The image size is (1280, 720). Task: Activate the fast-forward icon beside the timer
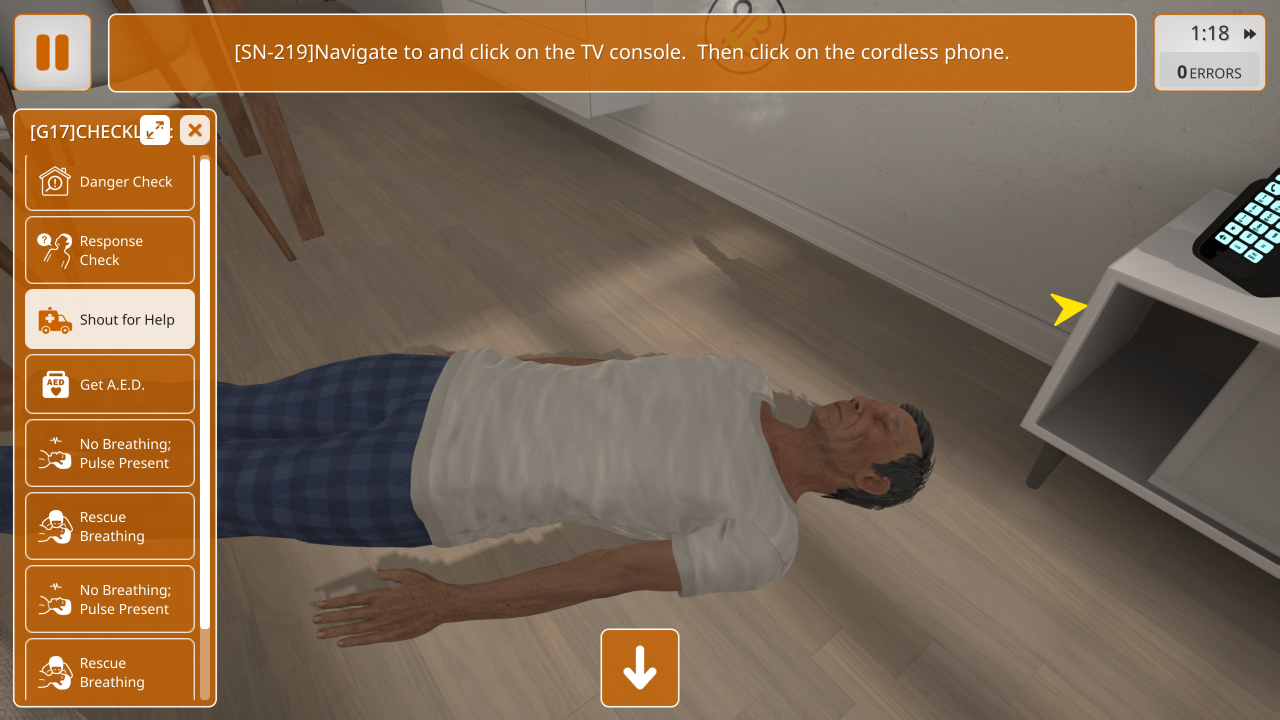point(1250,34)
